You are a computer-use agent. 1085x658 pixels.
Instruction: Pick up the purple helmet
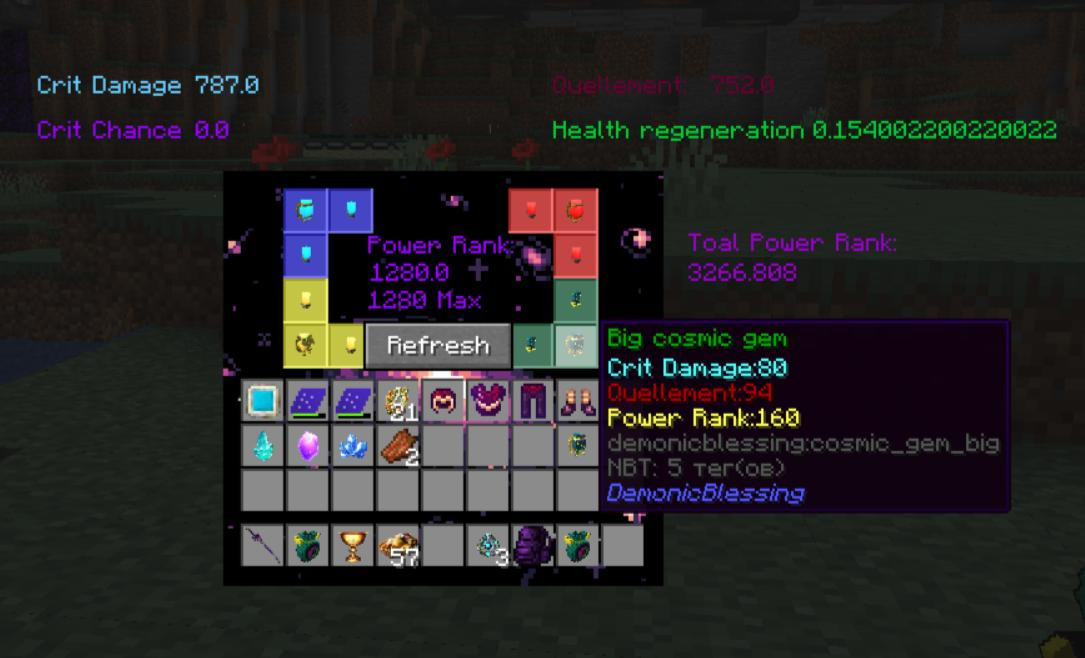coord(441,402)
